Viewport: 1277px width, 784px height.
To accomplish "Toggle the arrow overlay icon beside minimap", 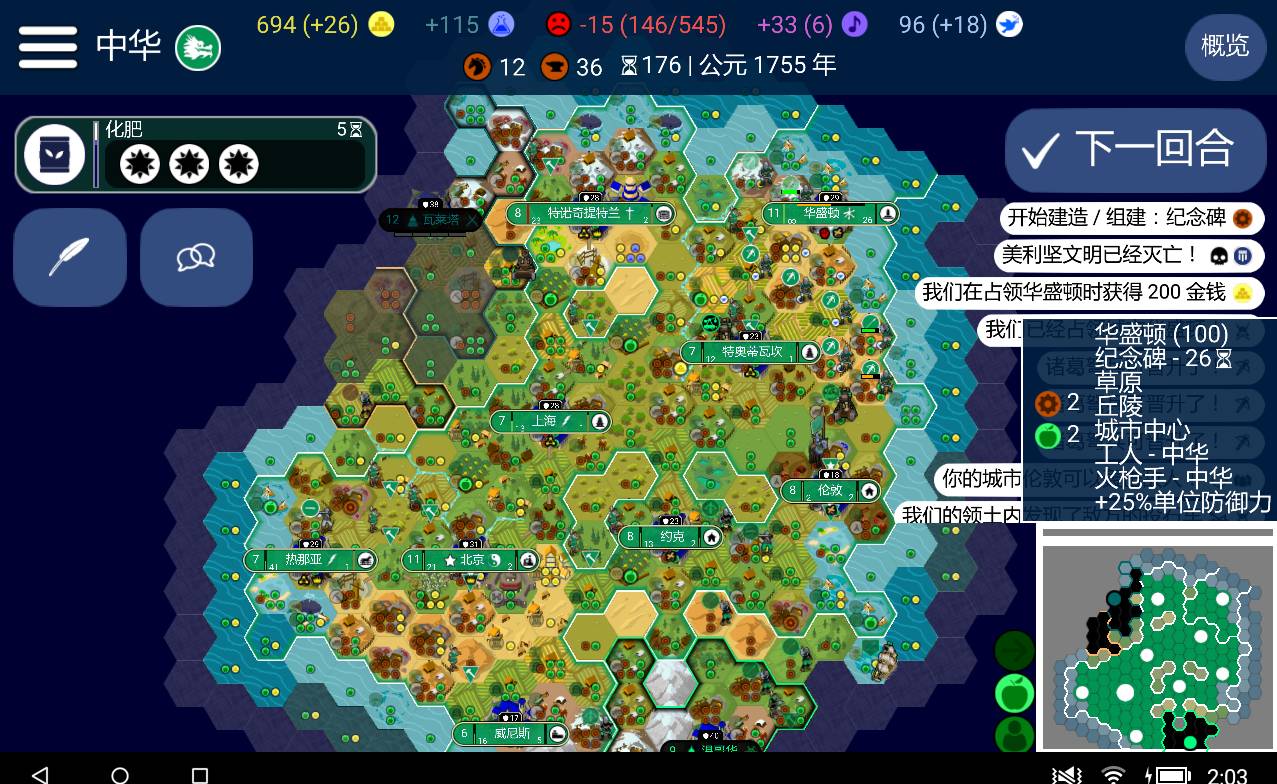I will point(1014,651).
